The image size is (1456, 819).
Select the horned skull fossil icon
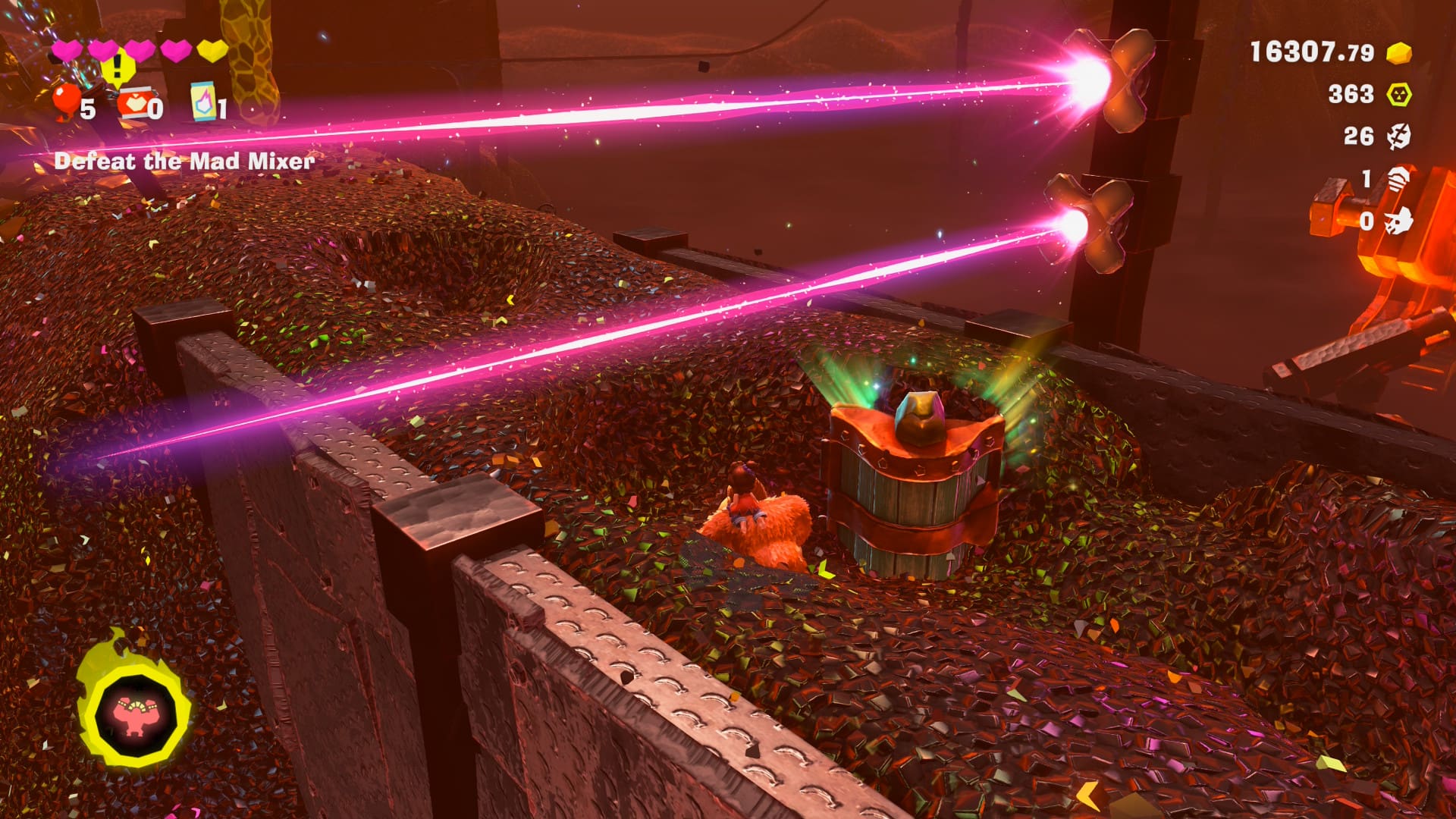pos(1399,221)
